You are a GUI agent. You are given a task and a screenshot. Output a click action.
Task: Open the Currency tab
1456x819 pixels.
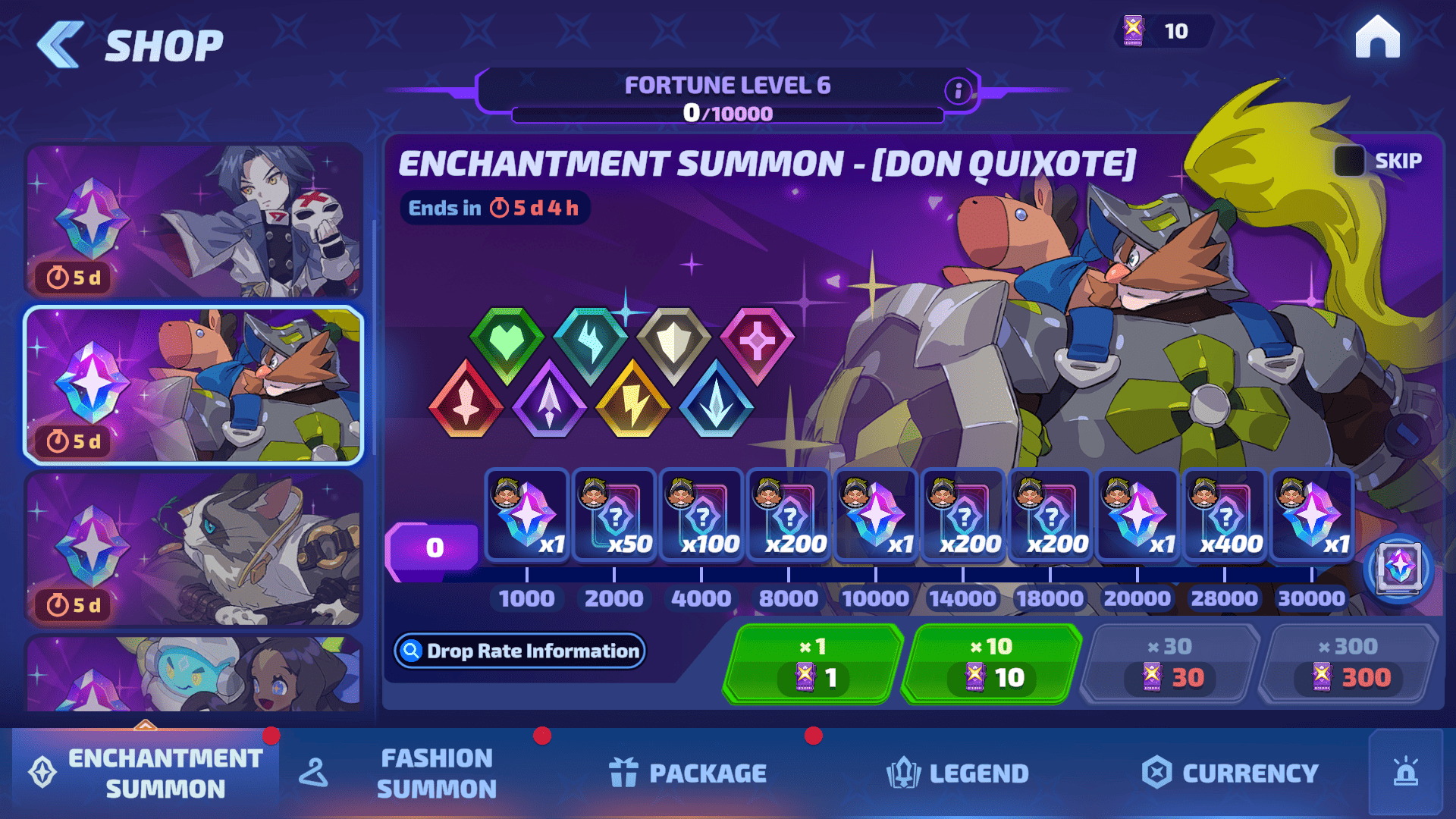1230,773
